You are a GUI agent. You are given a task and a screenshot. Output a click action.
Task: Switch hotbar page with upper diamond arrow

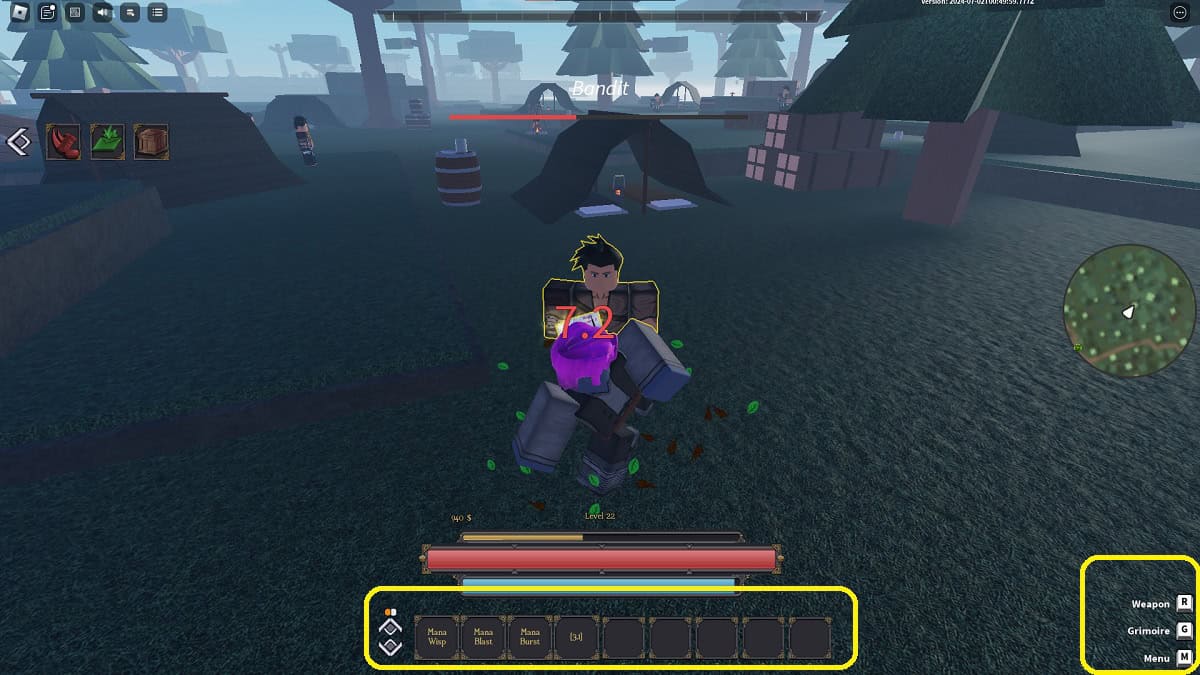pos(391,627)
